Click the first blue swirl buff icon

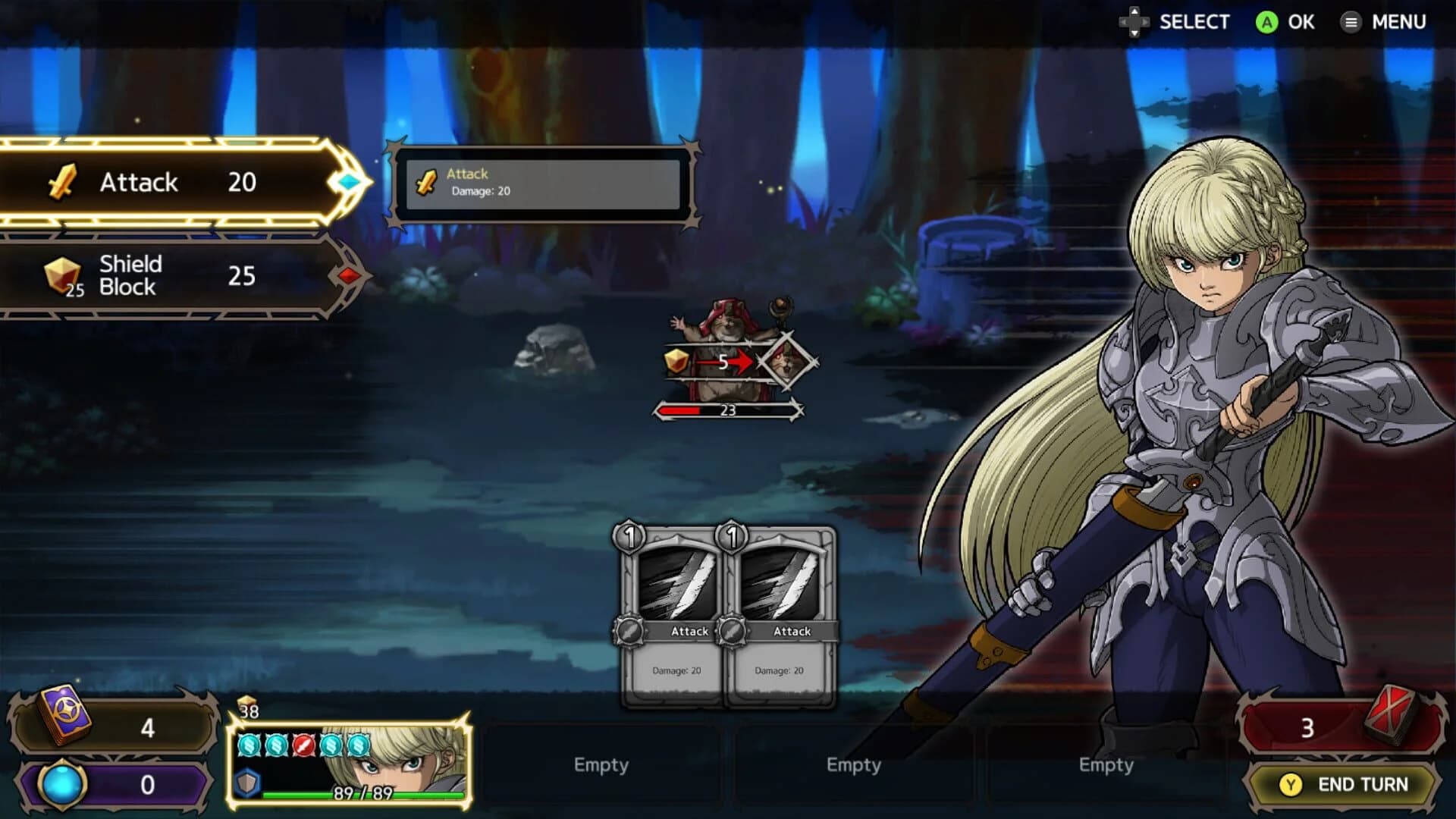249,746
